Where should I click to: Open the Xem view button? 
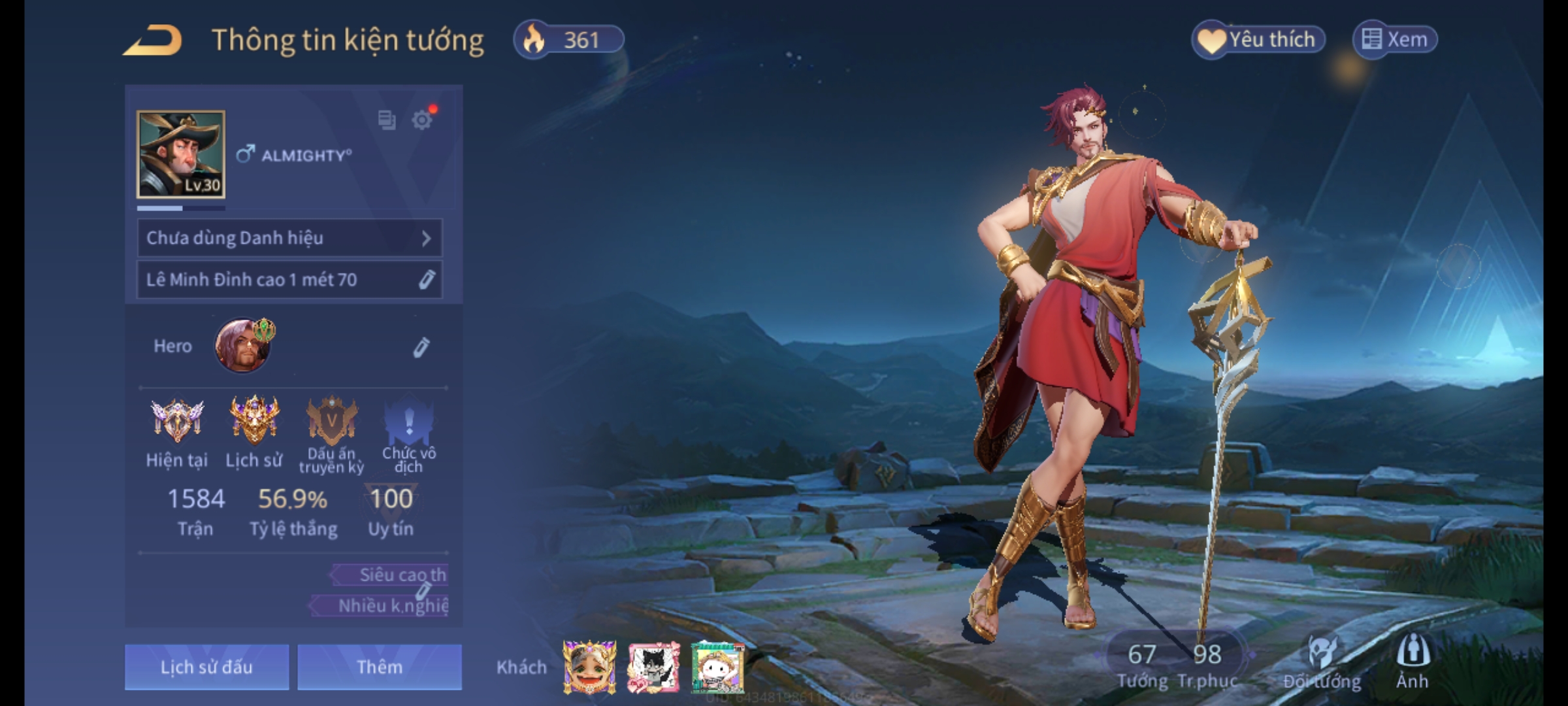[x=1395, y=40]
